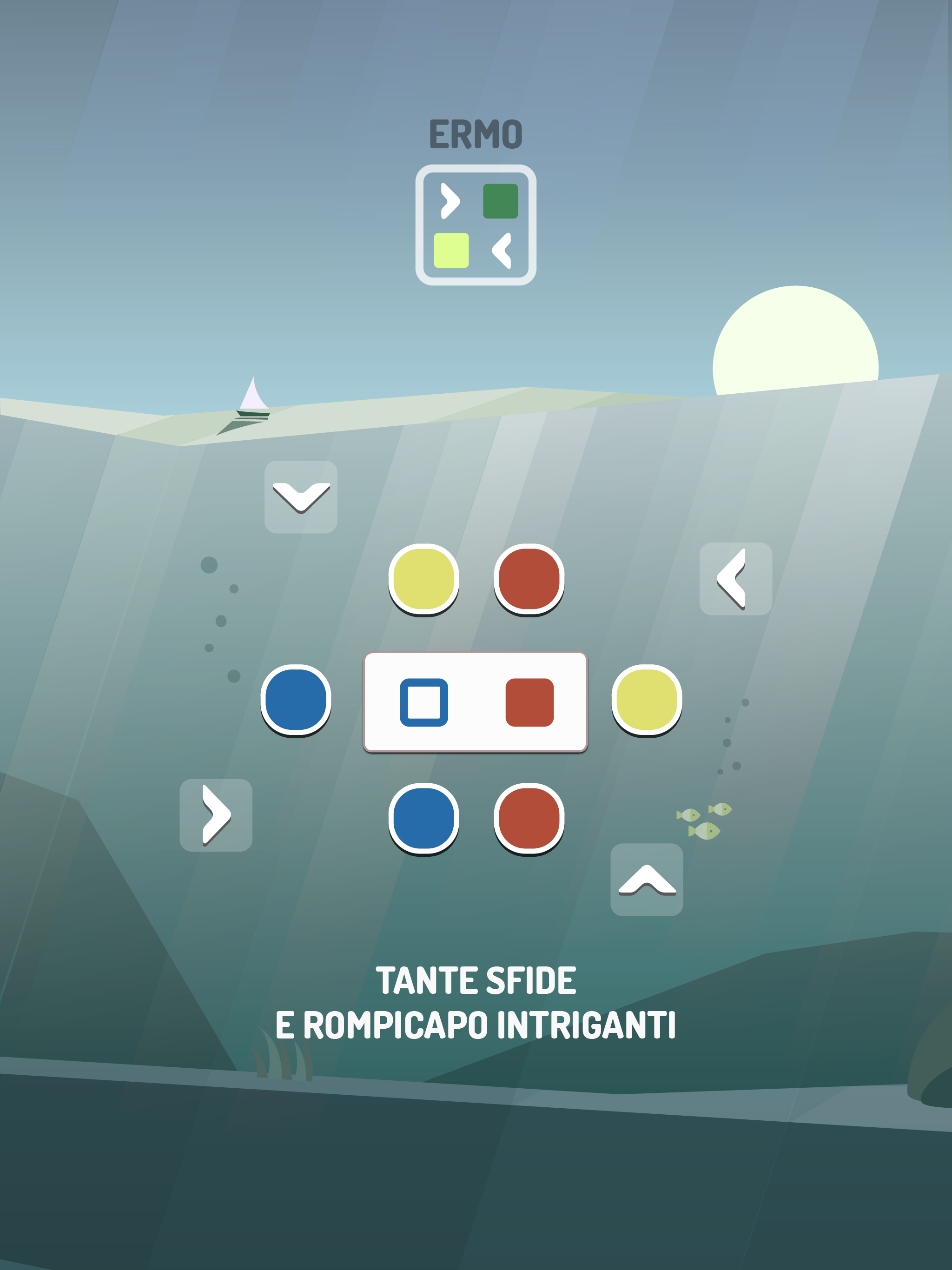Pick the red tile below the white panel
The height and width of the screenshot is (1270, 952).
(x=529, y=819)
